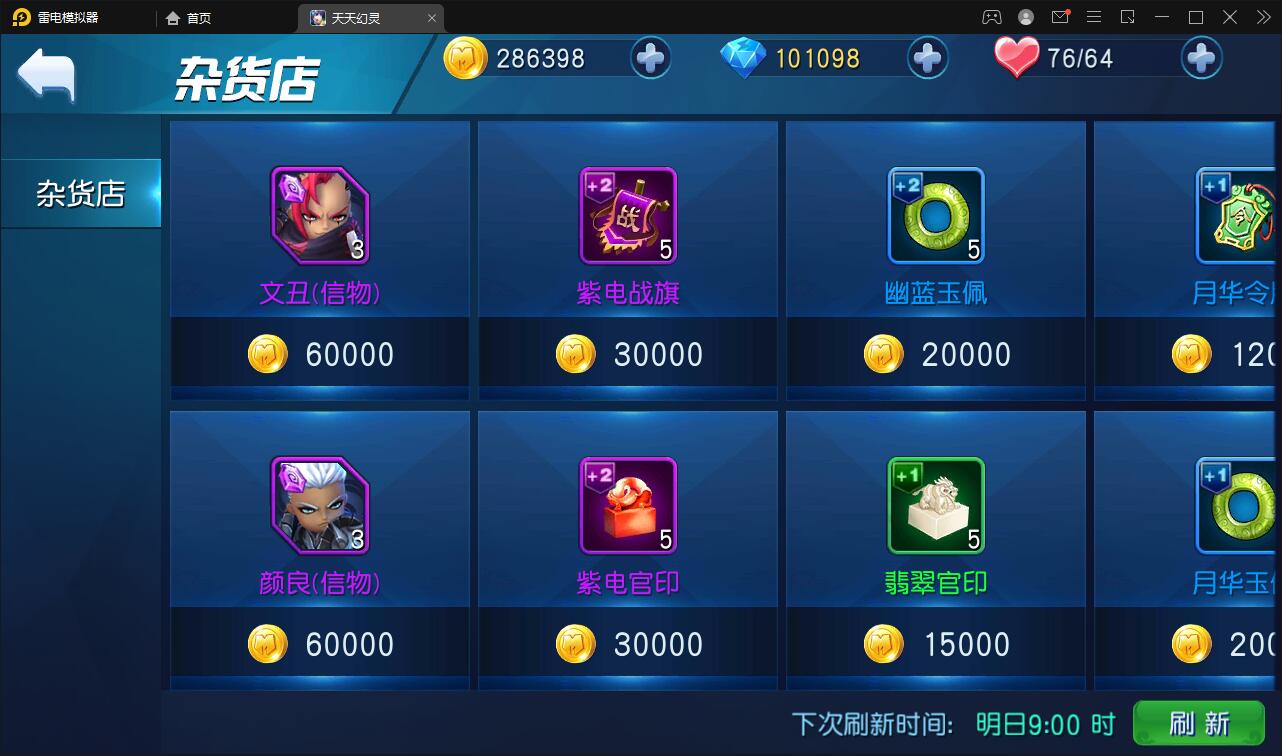Open diamond recharge via the plus icon
Screen dimensions: 1282x756
927,58
